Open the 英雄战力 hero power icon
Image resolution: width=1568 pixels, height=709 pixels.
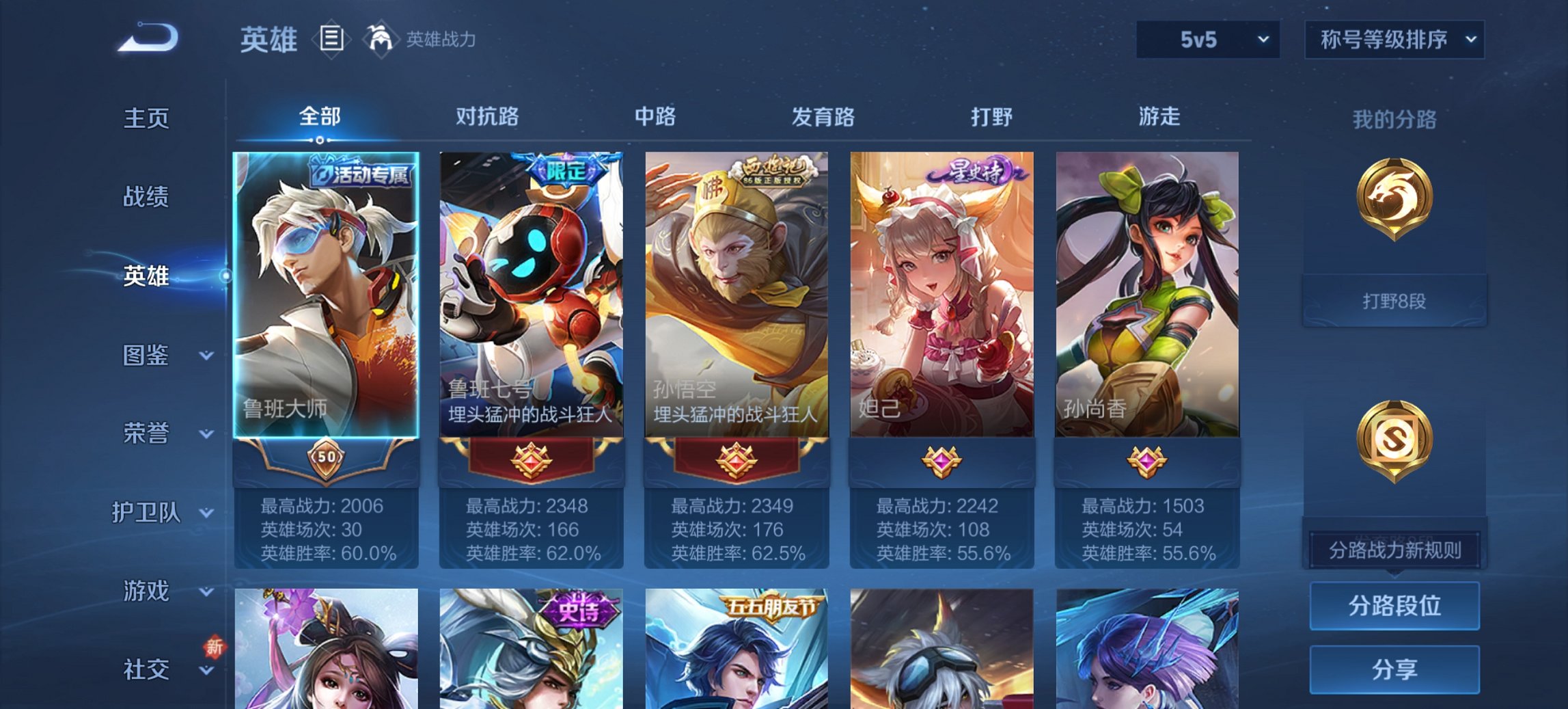pyautogui.click(x=380, y=40)
